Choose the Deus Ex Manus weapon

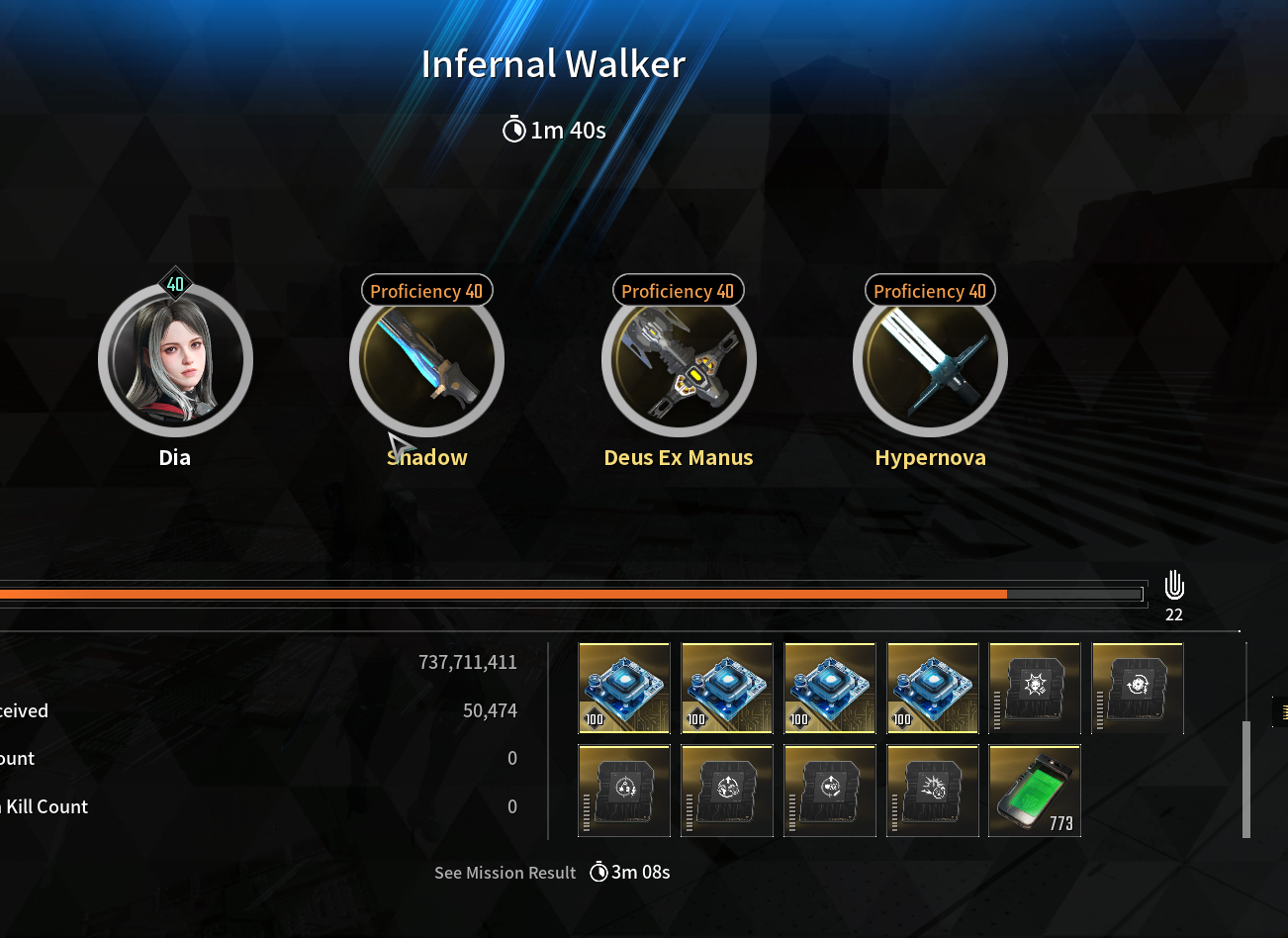pyautogui.click(x=679, y=360)
